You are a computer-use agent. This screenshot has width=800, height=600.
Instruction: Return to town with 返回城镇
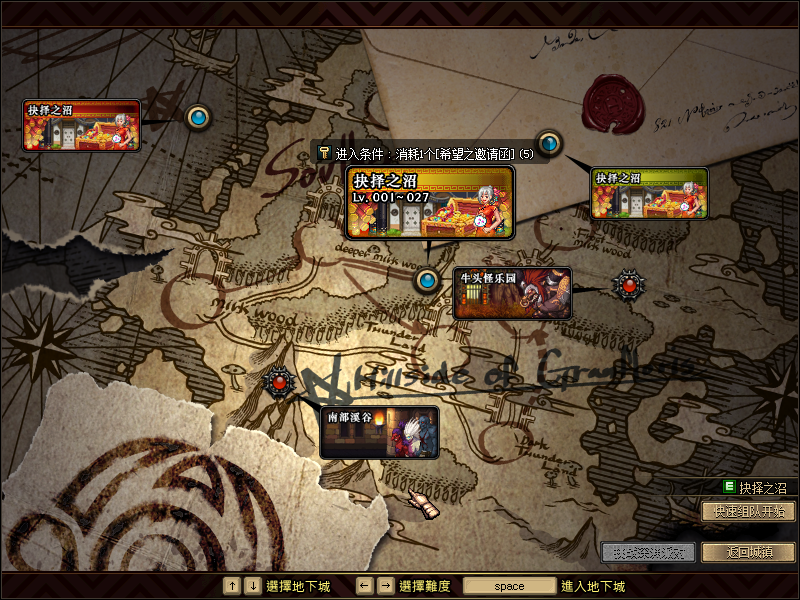(749, 551)
